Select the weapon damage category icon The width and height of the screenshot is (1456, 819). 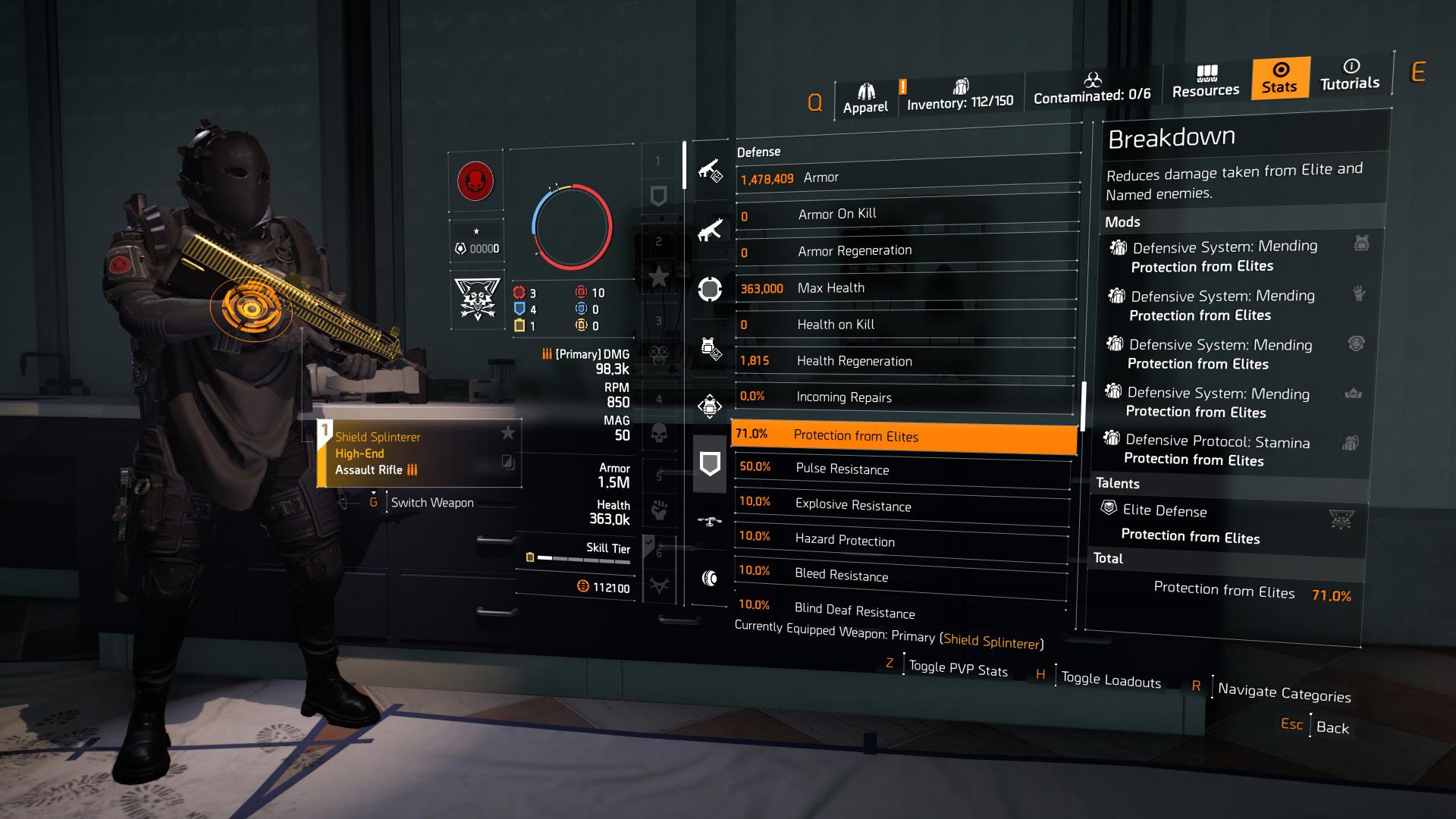click(709, 171)
